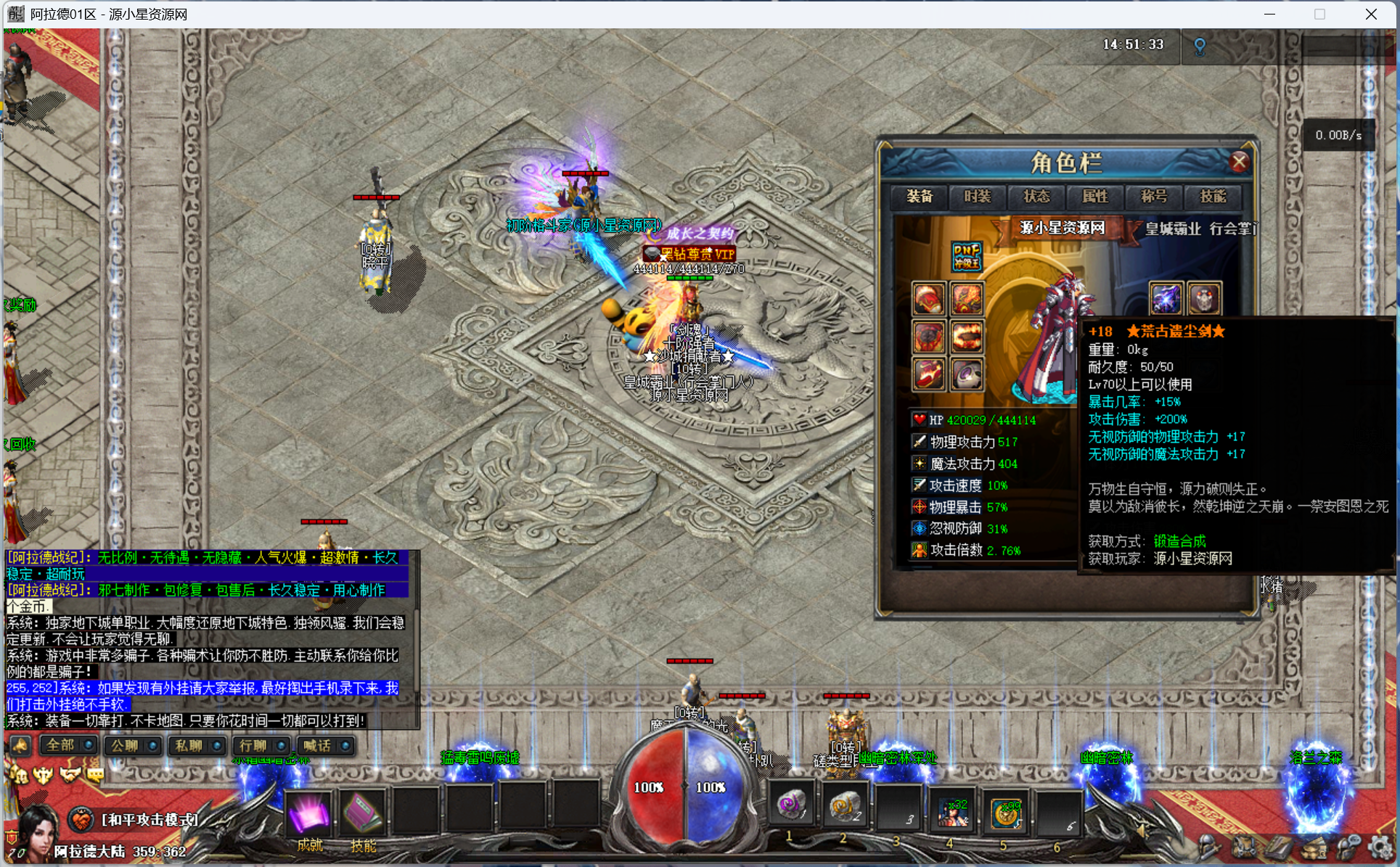Open the 状态 tab
Image resolution: width=1400 pixels, height=867 pixels.
point(1036,197)
